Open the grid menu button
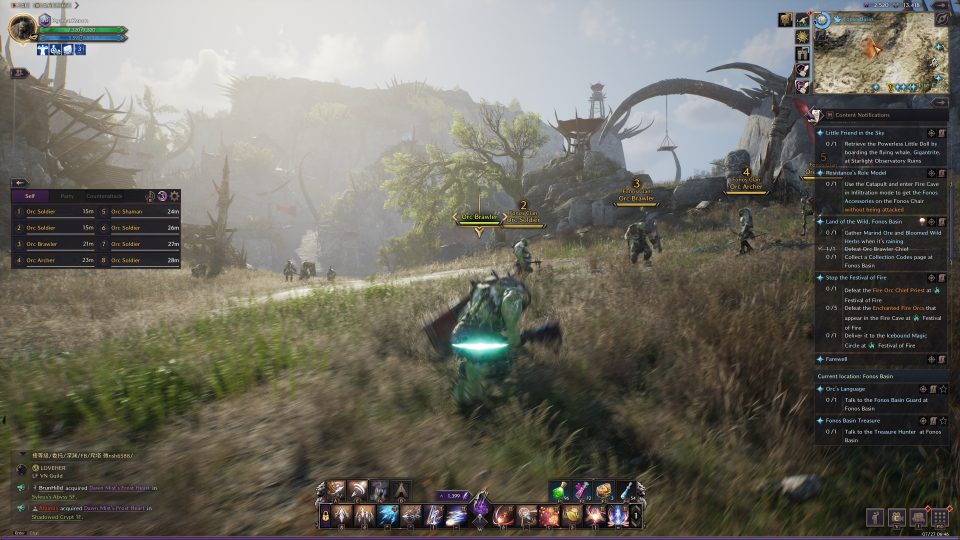Screen dimensions: 960x540 pyautogui.click(x=939, y=517)
